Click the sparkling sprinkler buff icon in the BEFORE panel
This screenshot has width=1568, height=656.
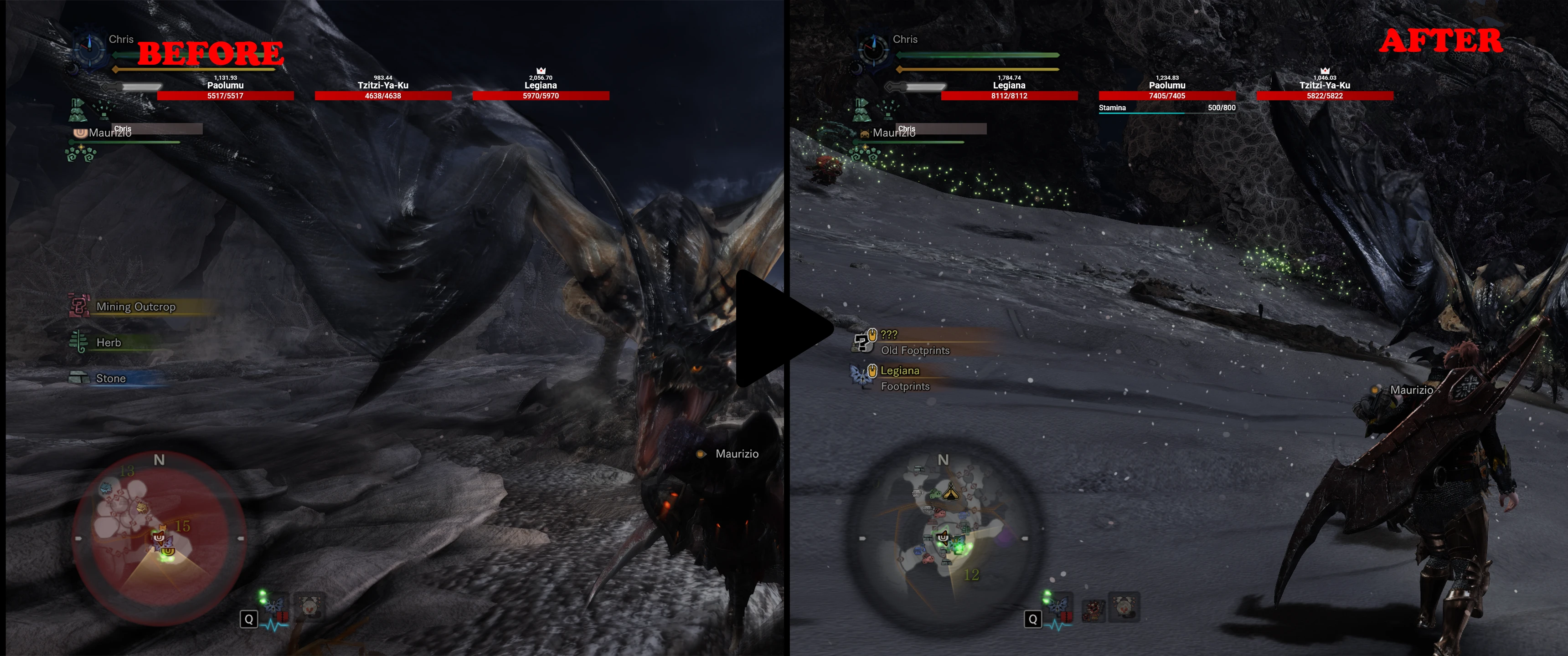(104, 109)
